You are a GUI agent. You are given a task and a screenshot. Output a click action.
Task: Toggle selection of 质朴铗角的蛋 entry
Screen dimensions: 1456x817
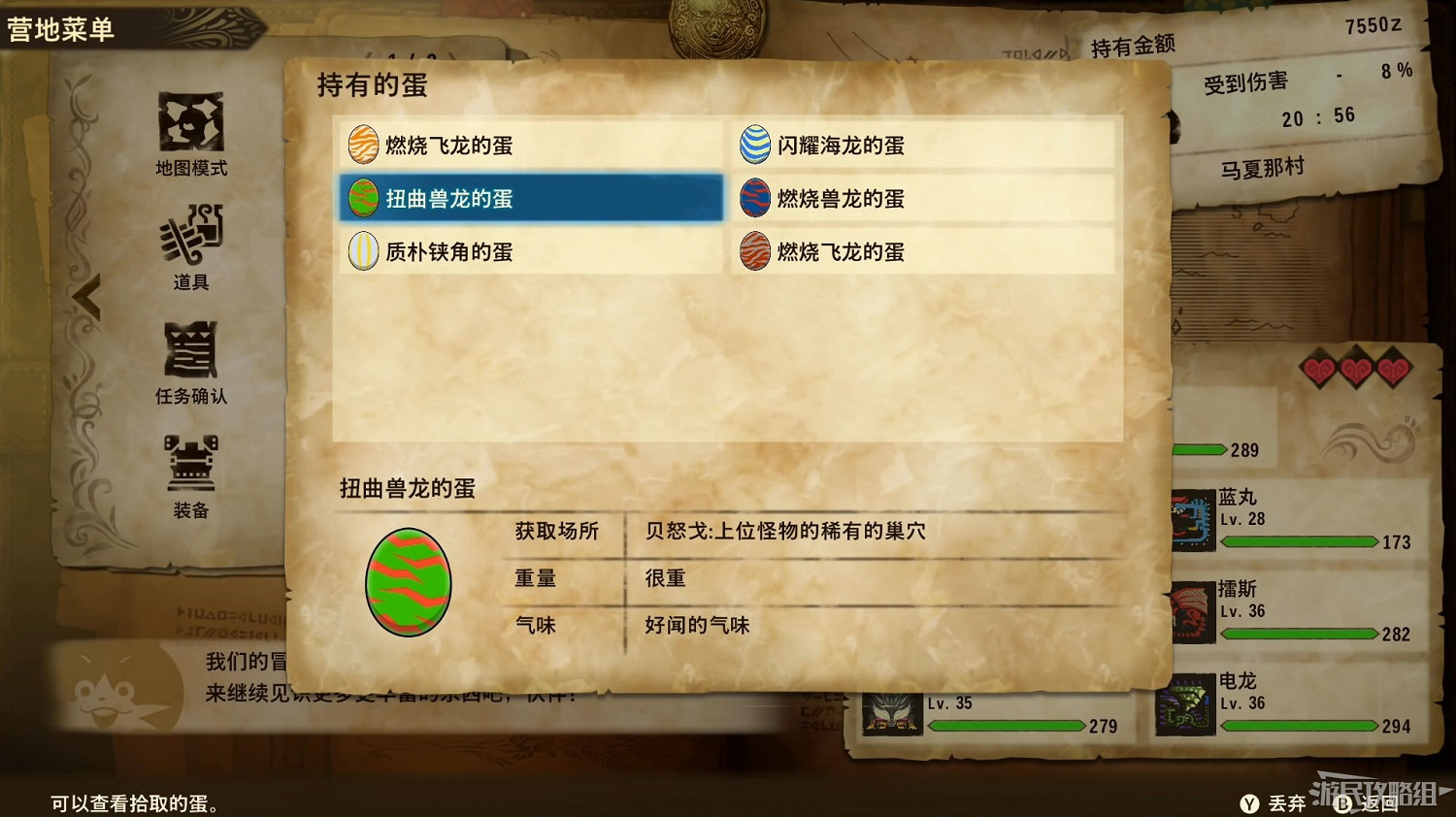[530, 251]
